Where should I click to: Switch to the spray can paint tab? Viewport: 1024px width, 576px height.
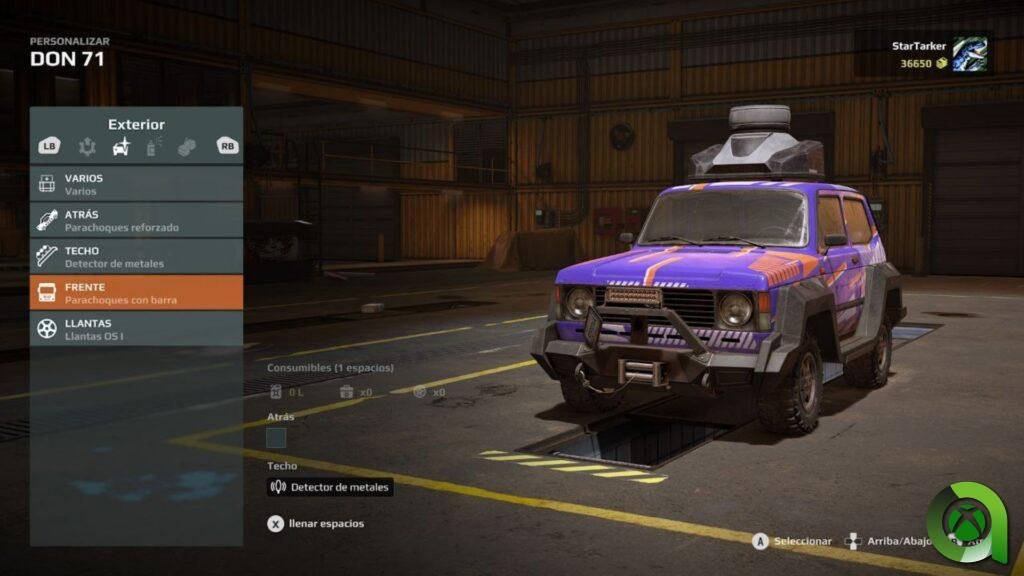coord(154,147)
